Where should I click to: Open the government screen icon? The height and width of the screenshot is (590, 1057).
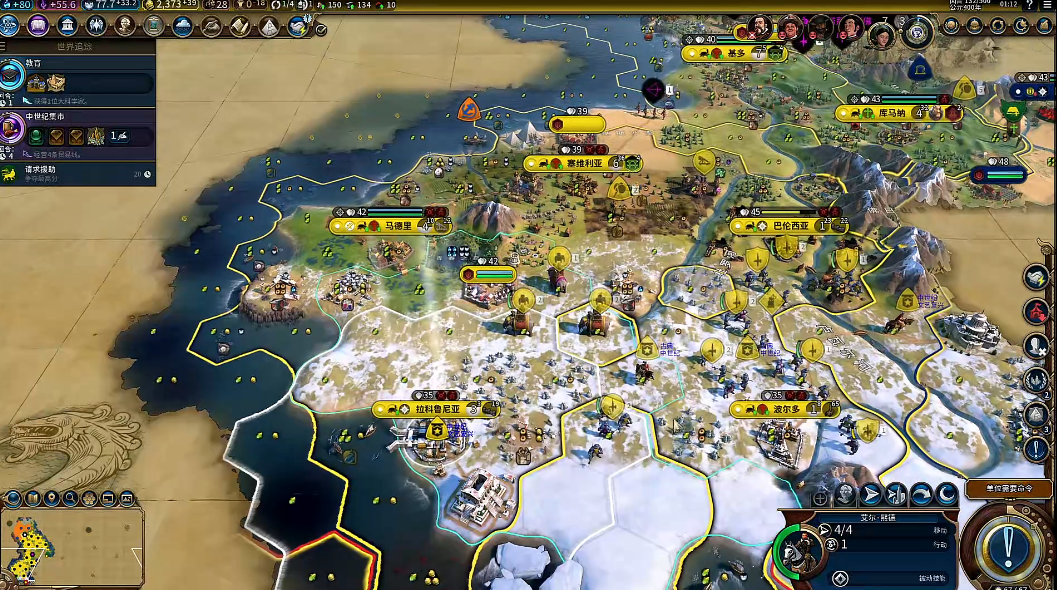(68, 25)
